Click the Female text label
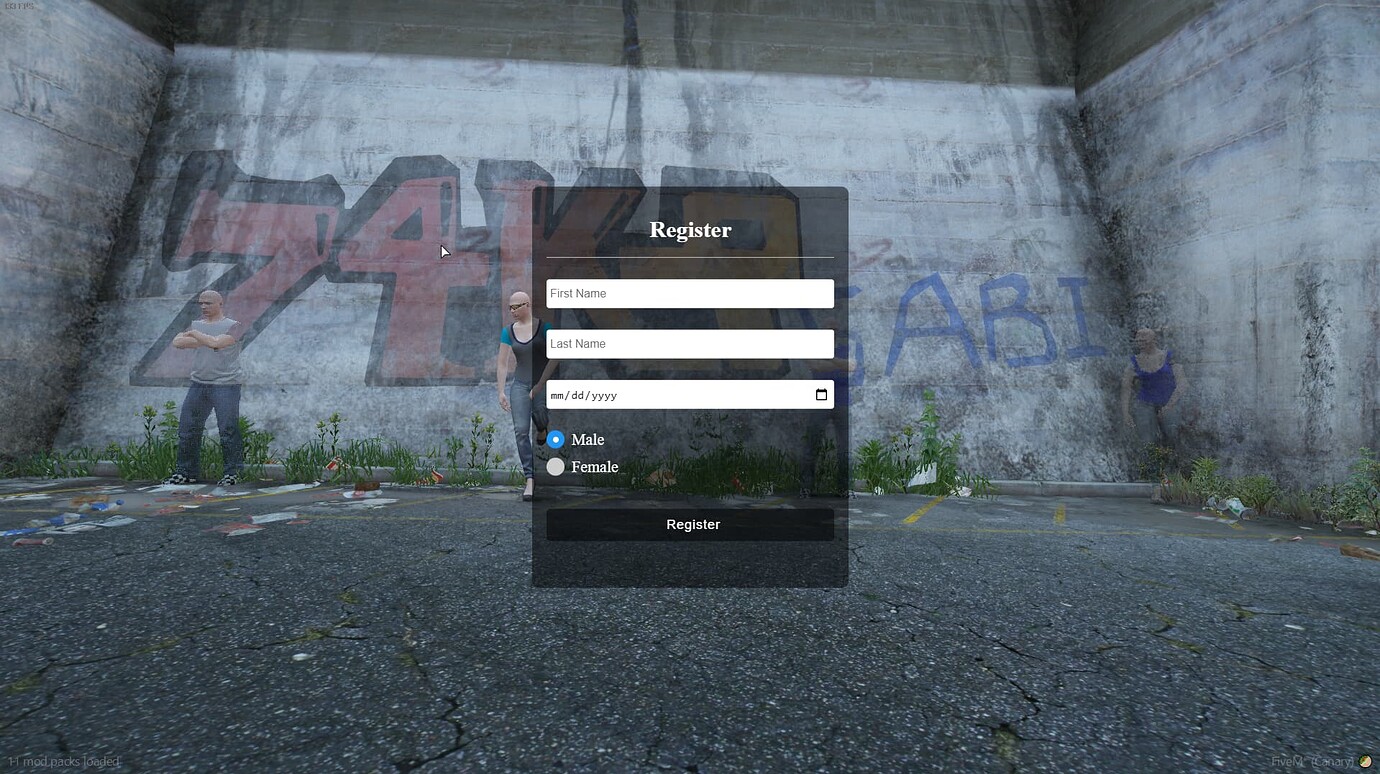The image size is (1380, 774). pyautogui.click(x=594, y=466)
